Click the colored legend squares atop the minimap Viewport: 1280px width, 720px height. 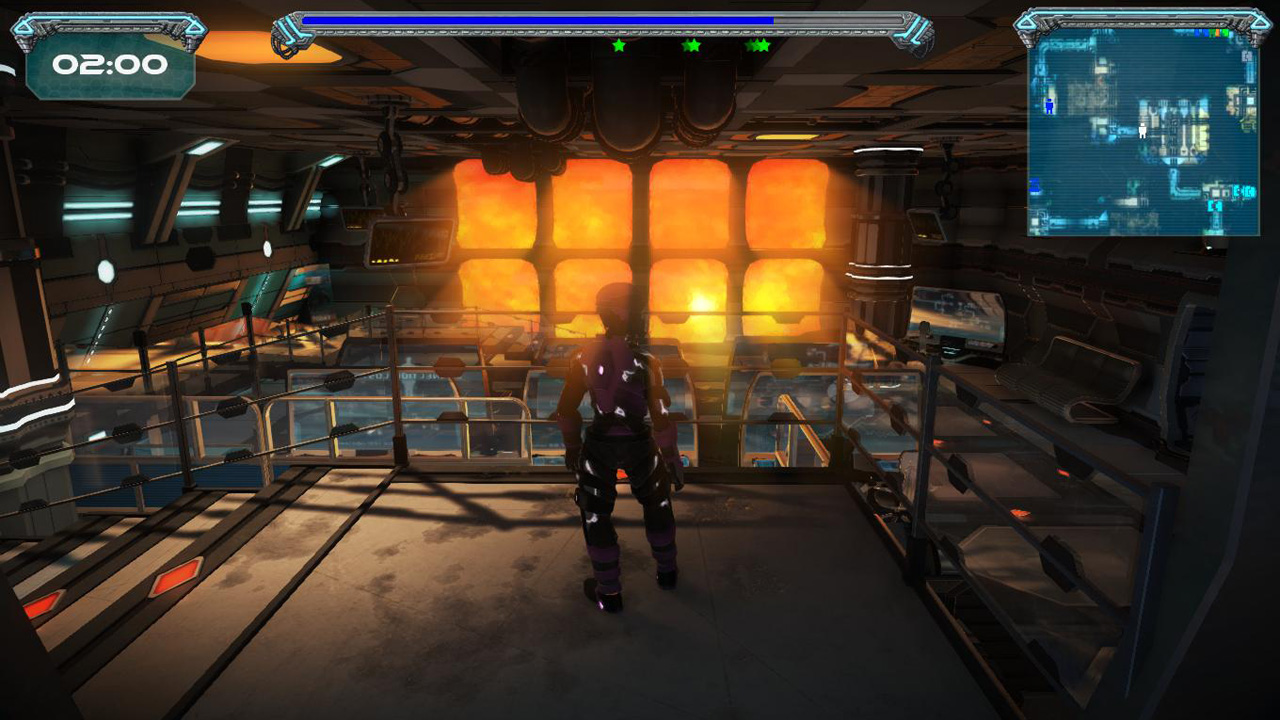pos(1212,32)
